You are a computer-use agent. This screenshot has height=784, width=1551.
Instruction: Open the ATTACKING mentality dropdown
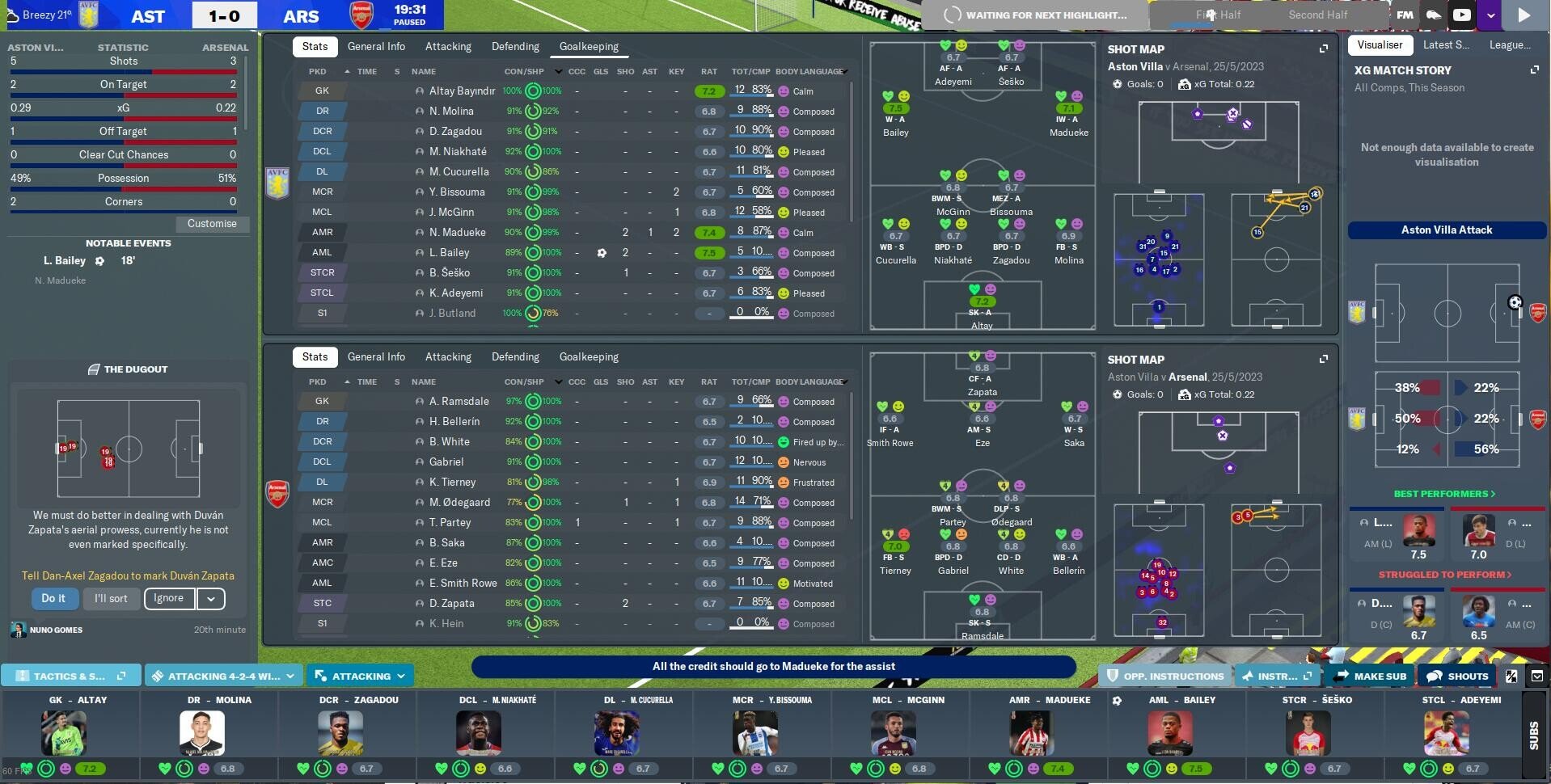pyautogui.click(x=360, y=675)
